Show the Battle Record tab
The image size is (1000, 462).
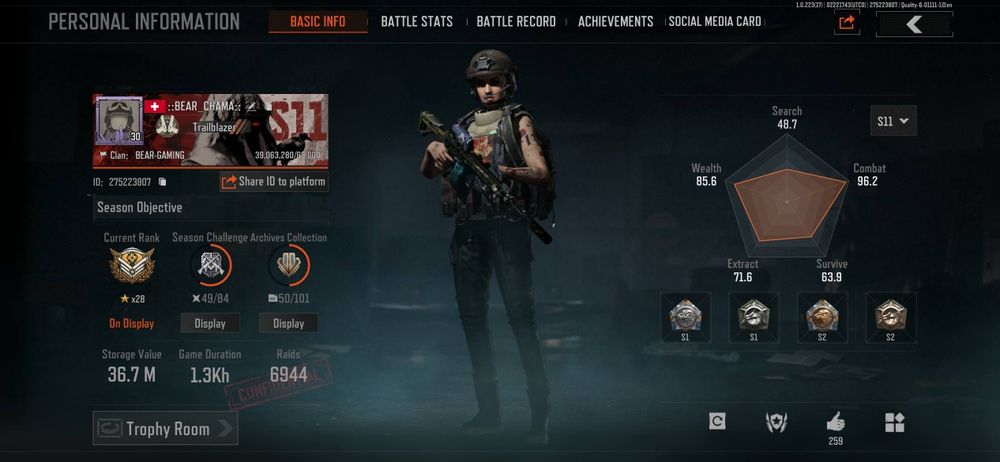click(516, 21)
